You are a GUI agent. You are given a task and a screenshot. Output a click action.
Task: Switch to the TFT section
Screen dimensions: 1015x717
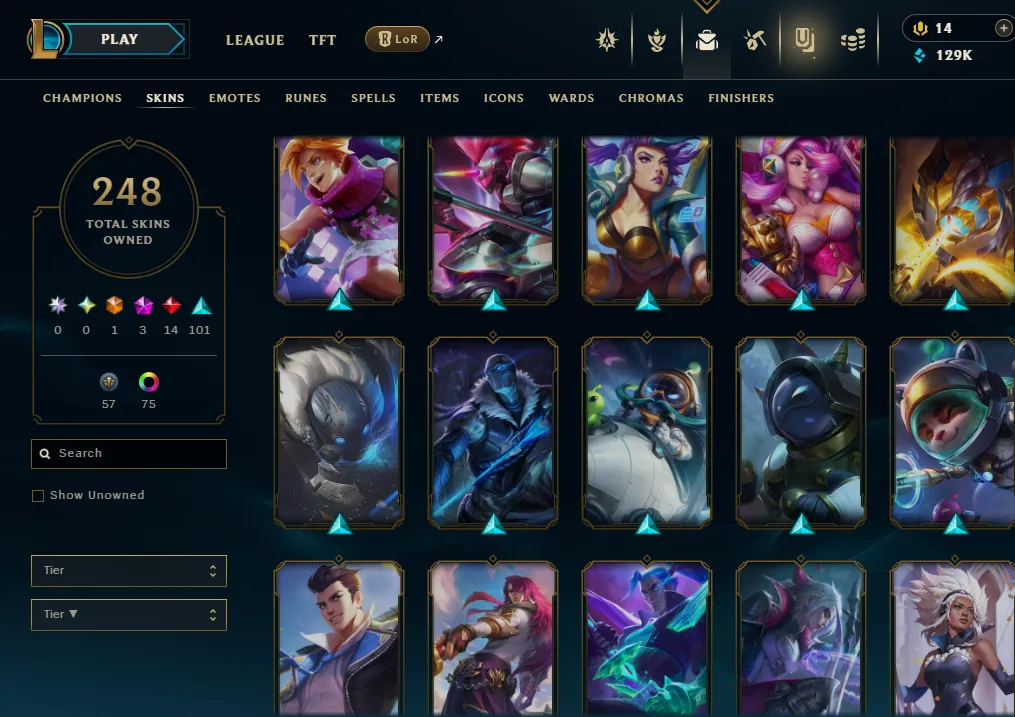[x=322, y=40]
